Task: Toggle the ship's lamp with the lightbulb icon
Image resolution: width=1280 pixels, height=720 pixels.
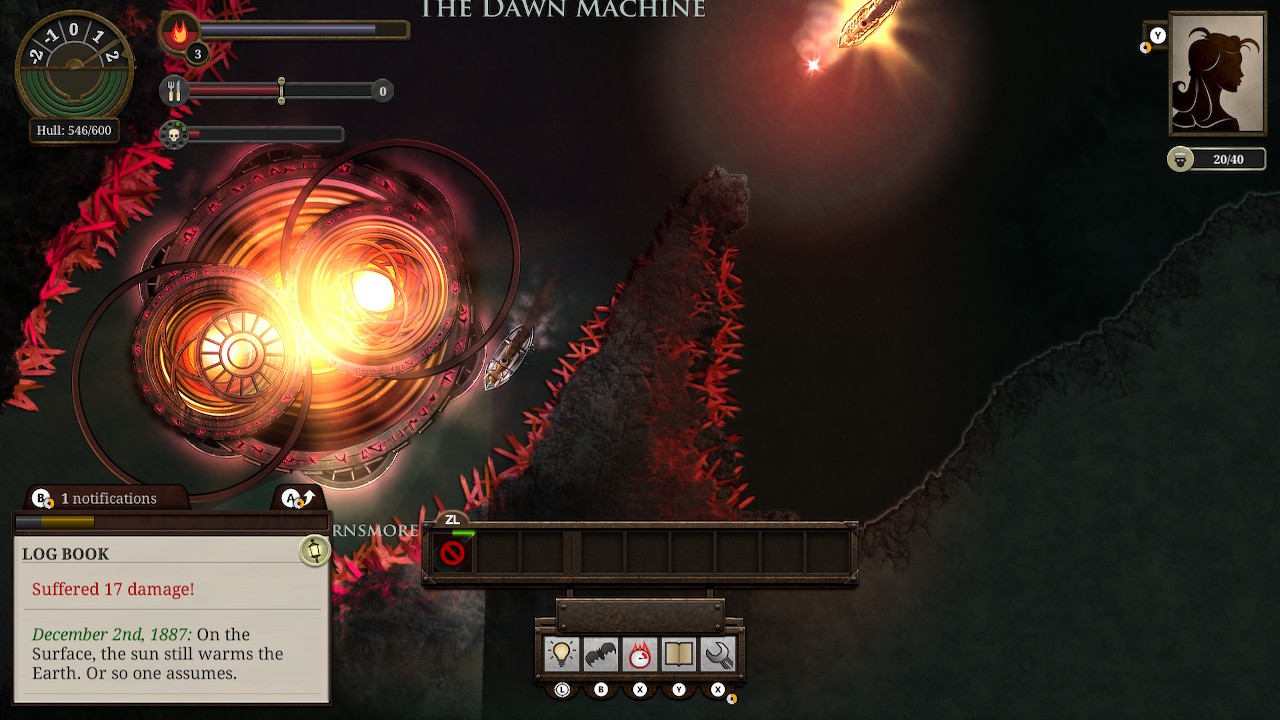Action: (562, 653)
